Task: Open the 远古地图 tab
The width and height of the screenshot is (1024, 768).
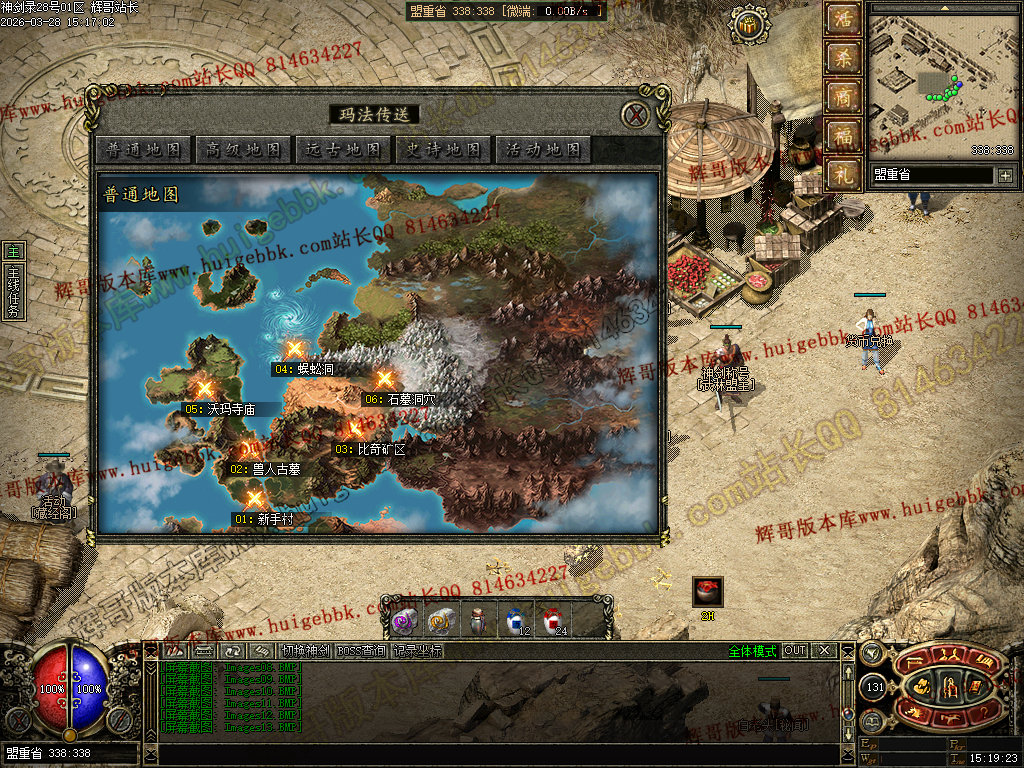Action: [x=343, y=150]
